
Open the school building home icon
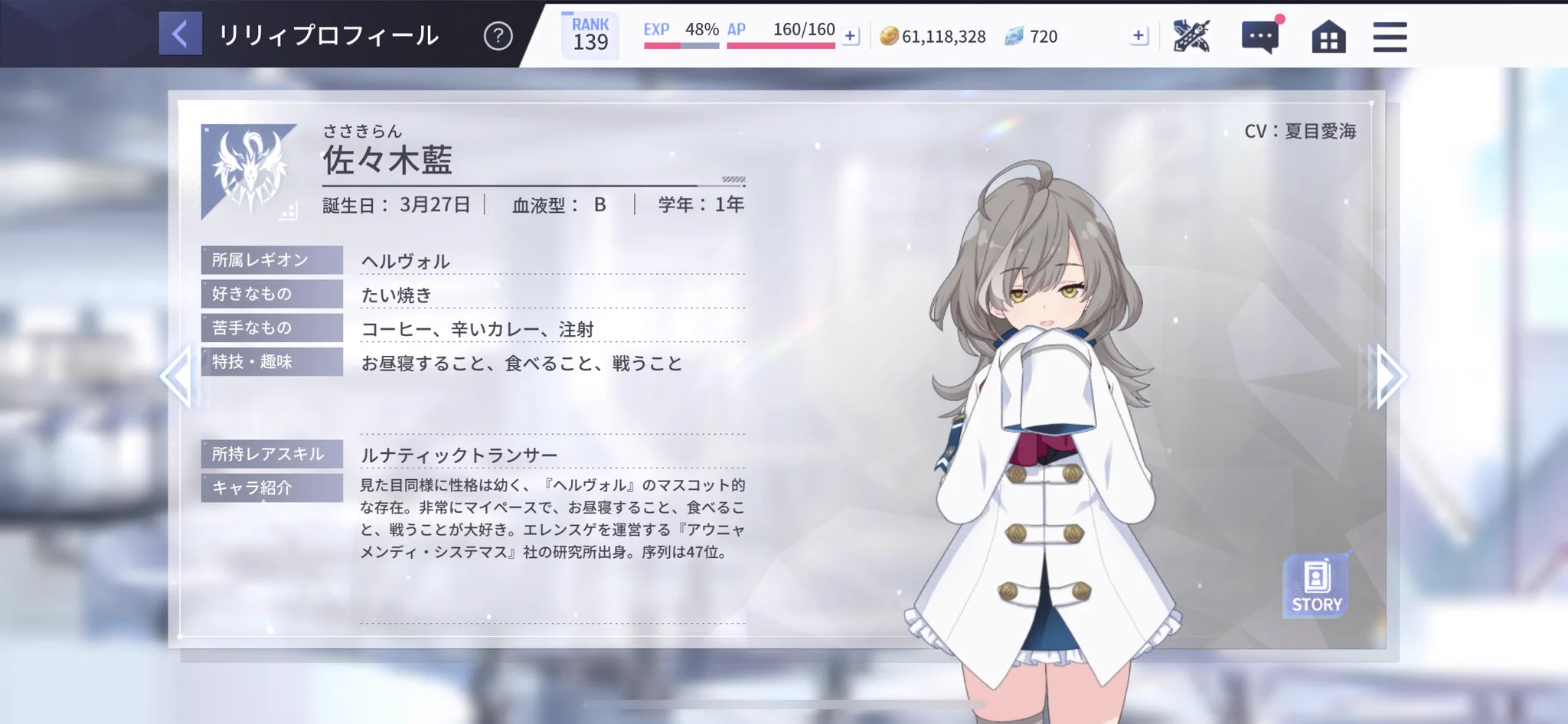click(x=1328, y=35)
